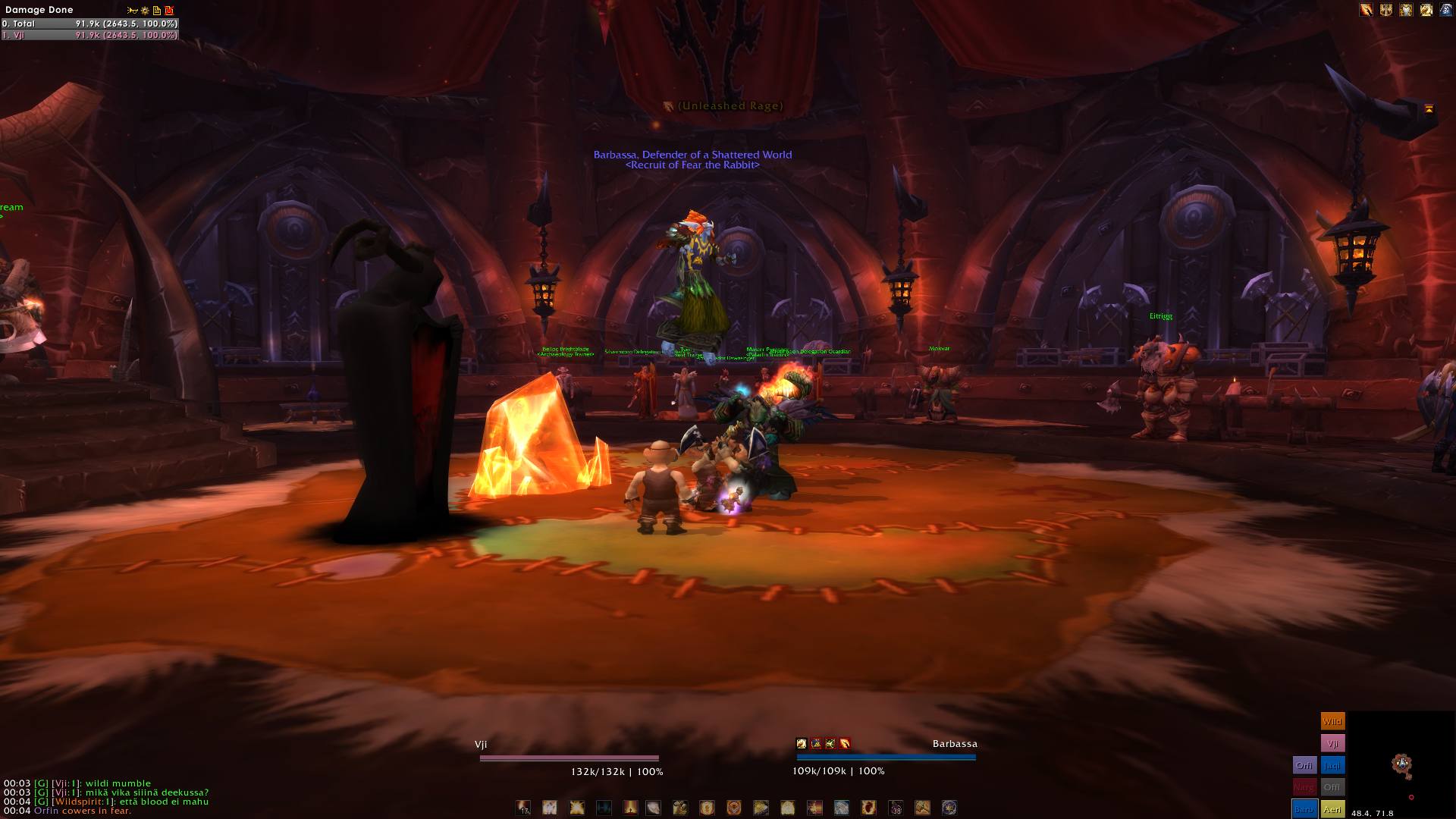Select the yellow Aeri raid frame
The height and width of the screenshot is (819, 1456).
pos(1332,810)
